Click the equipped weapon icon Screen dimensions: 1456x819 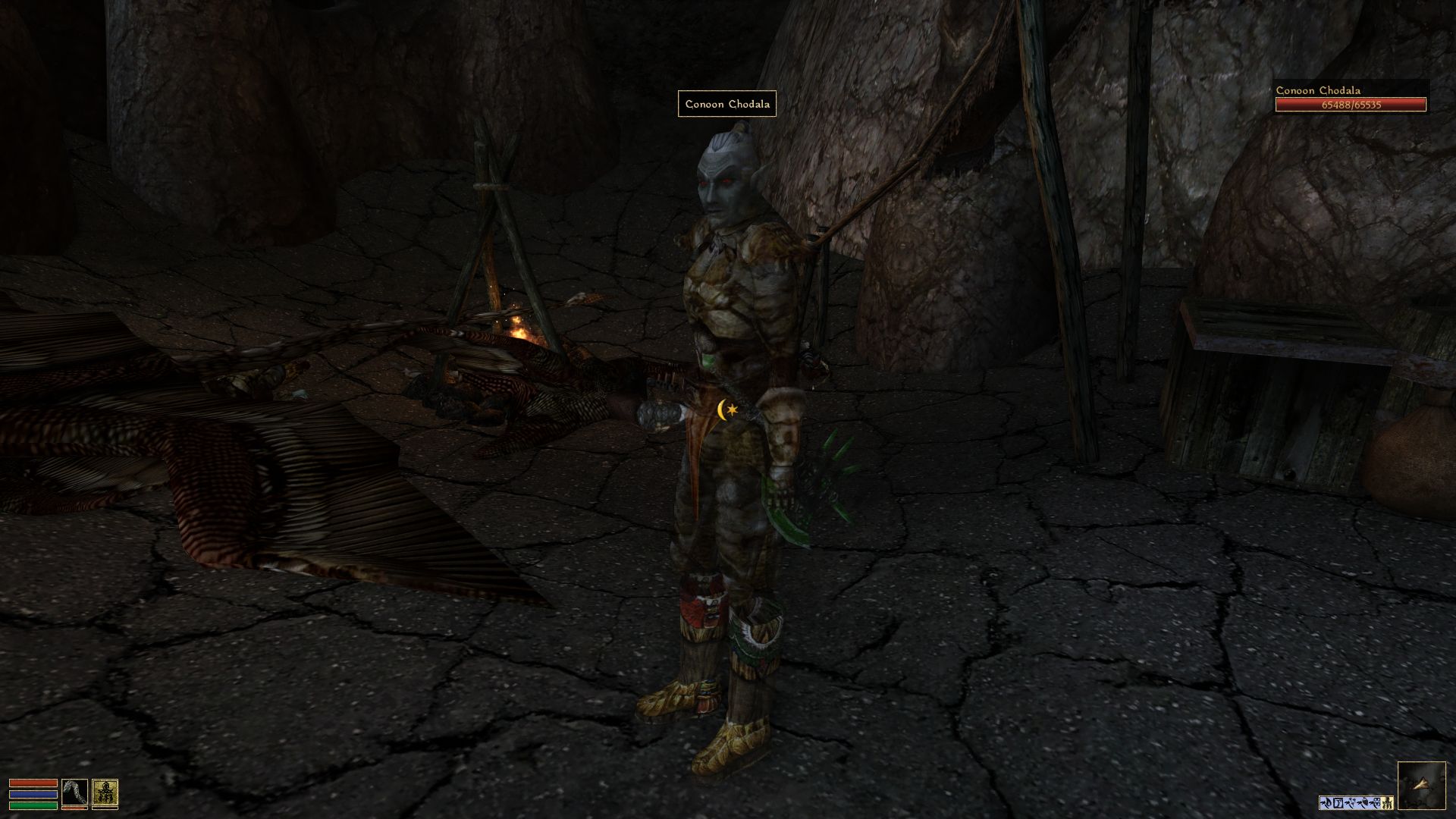[x=74, y=793]
